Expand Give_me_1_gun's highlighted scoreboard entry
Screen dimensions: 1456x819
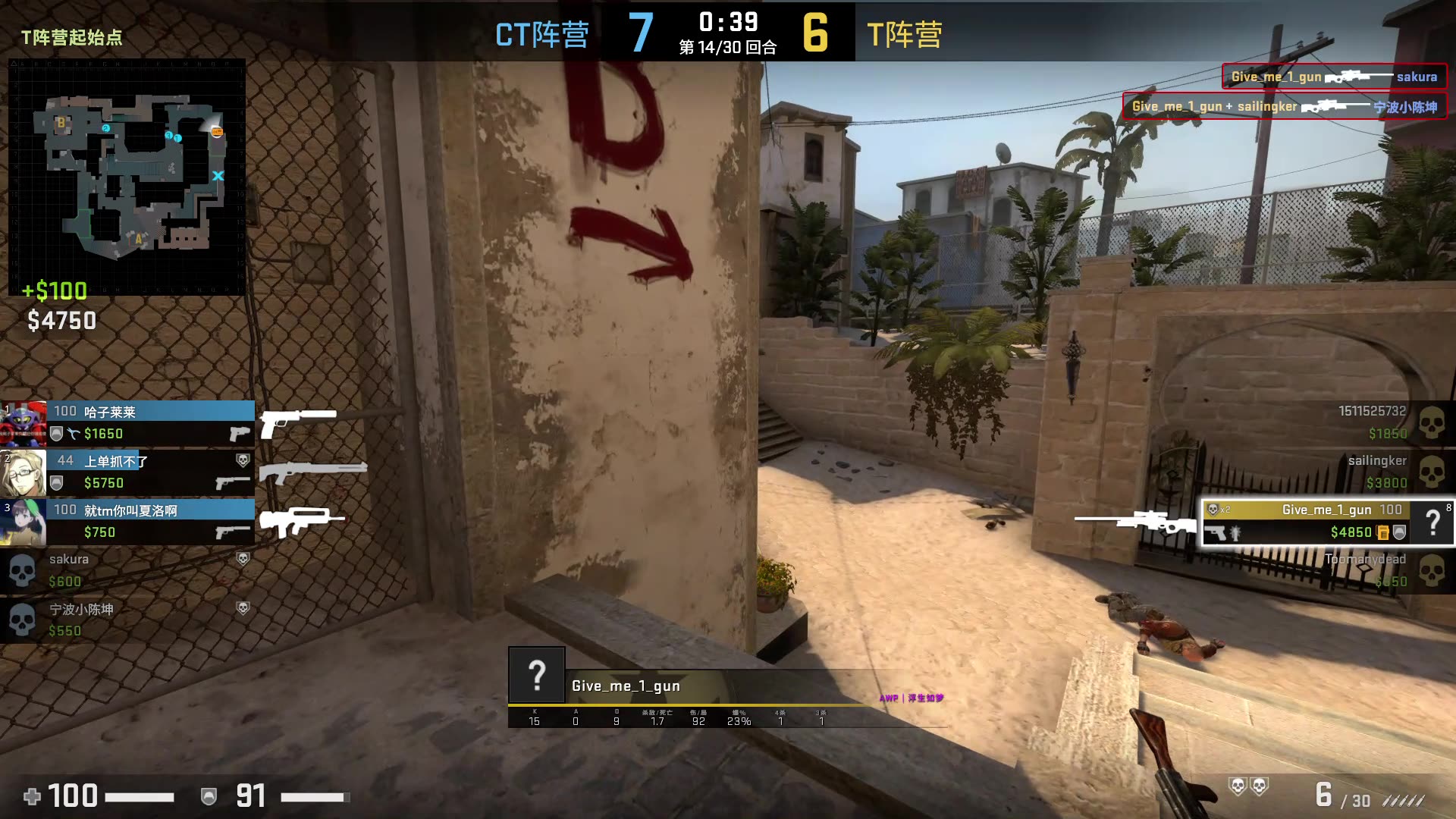click(x=1327, y=522)
